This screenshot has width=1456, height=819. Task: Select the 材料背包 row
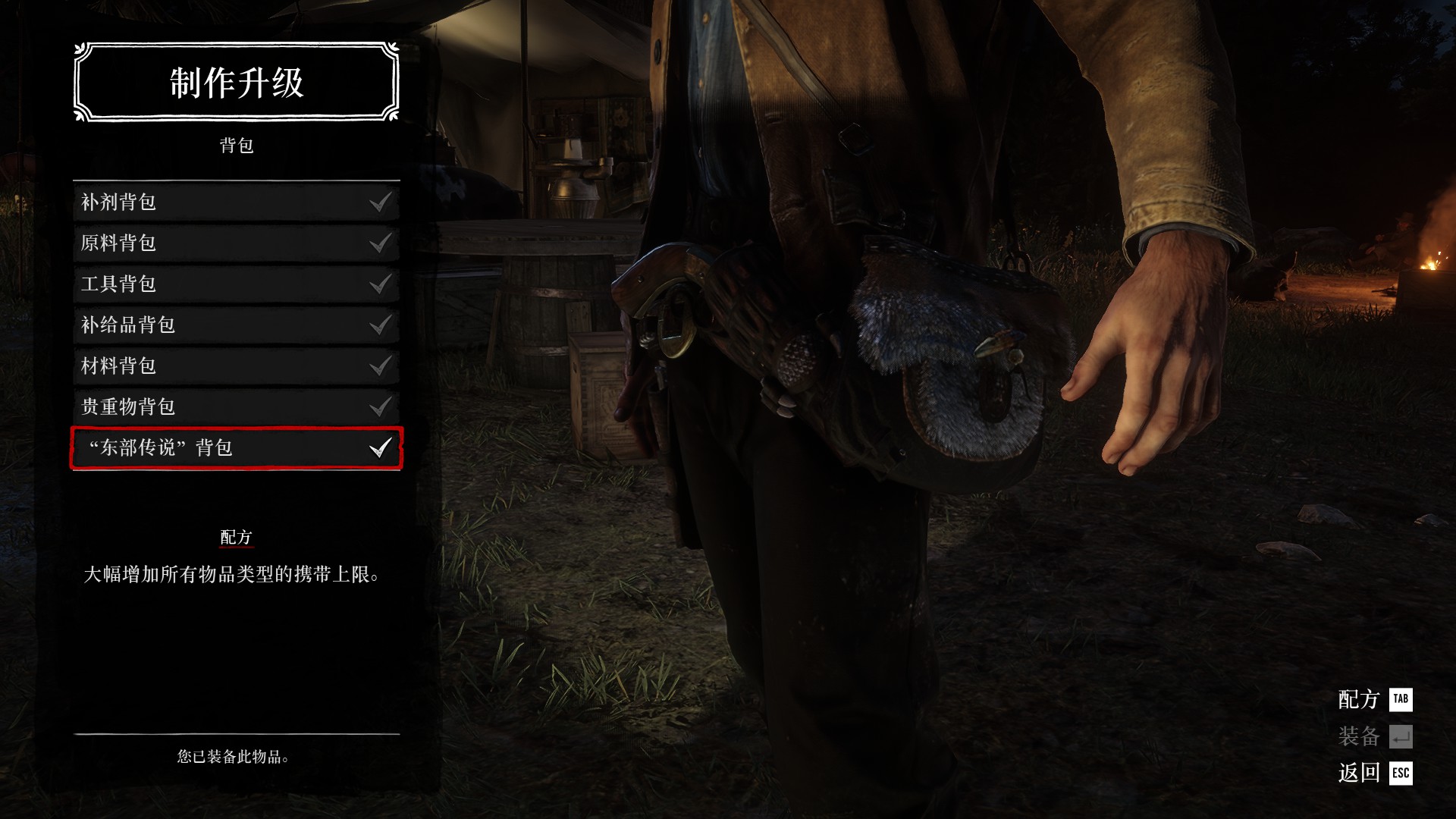coord(236,366)
